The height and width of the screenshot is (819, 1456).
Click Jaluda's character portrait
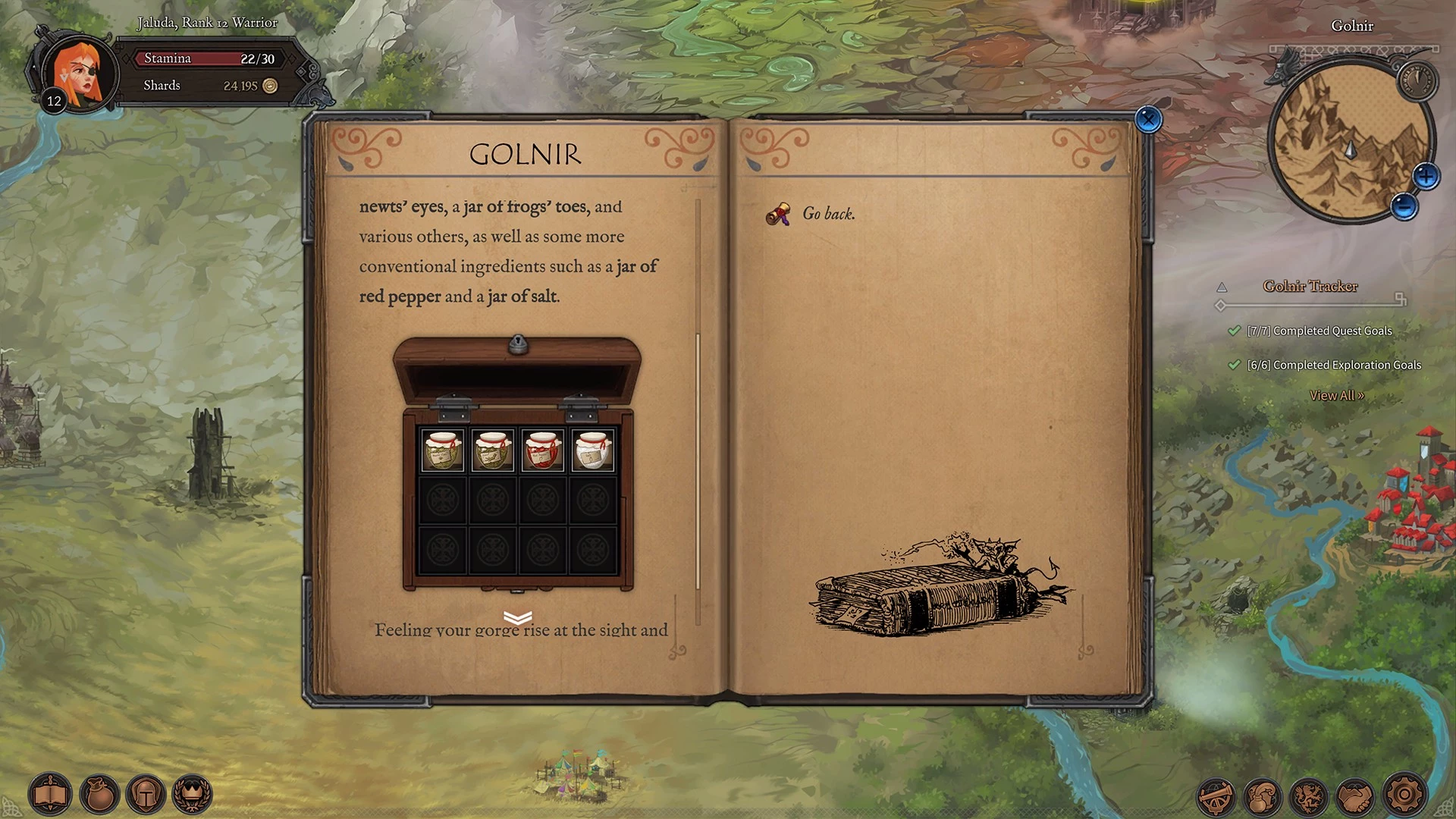pyautogui.click(x=80, y=74)
